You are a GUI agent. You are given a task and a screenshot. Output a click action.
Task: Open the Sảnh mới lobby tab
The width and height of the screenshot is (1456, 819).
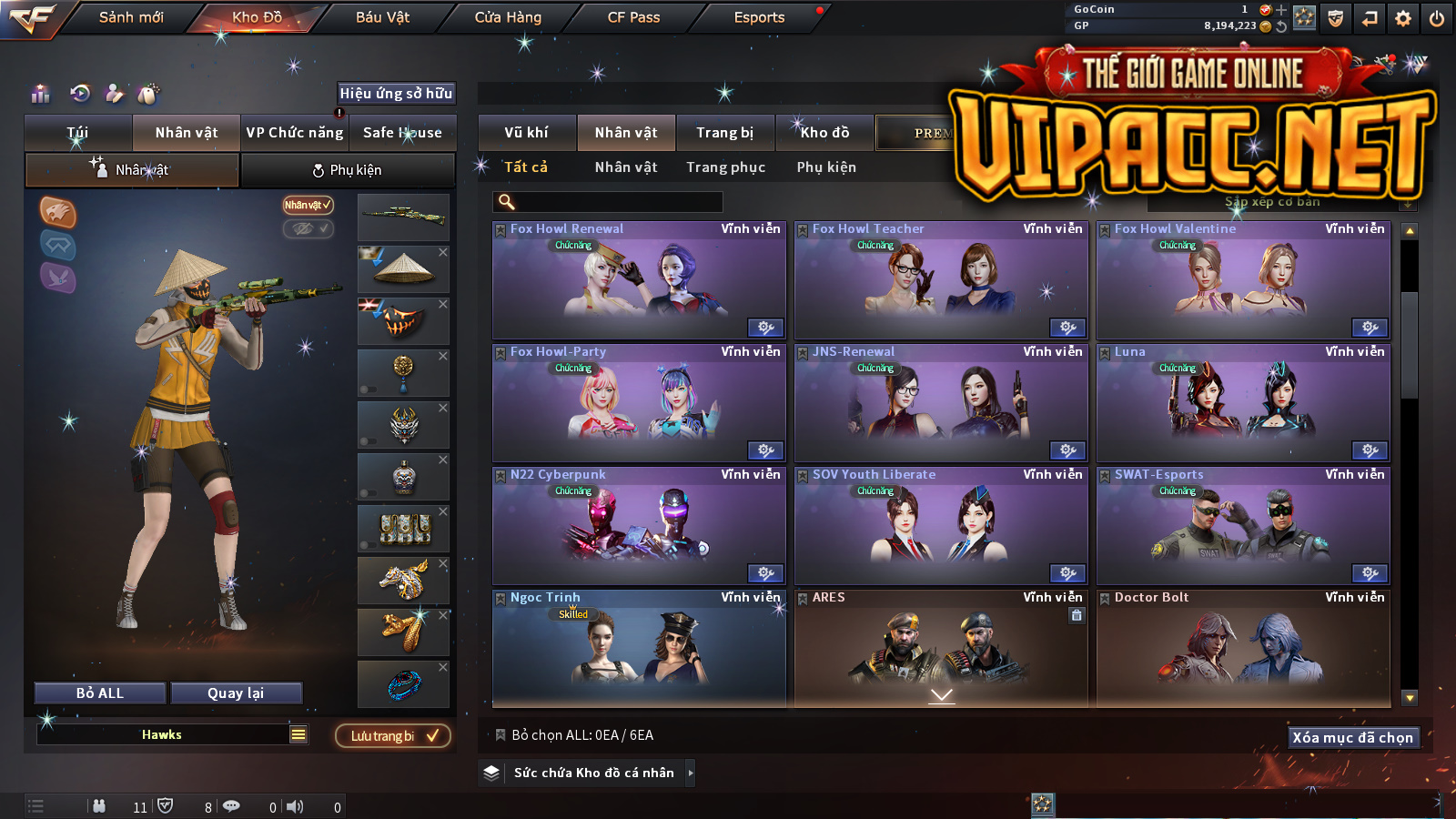pos(131,17)
